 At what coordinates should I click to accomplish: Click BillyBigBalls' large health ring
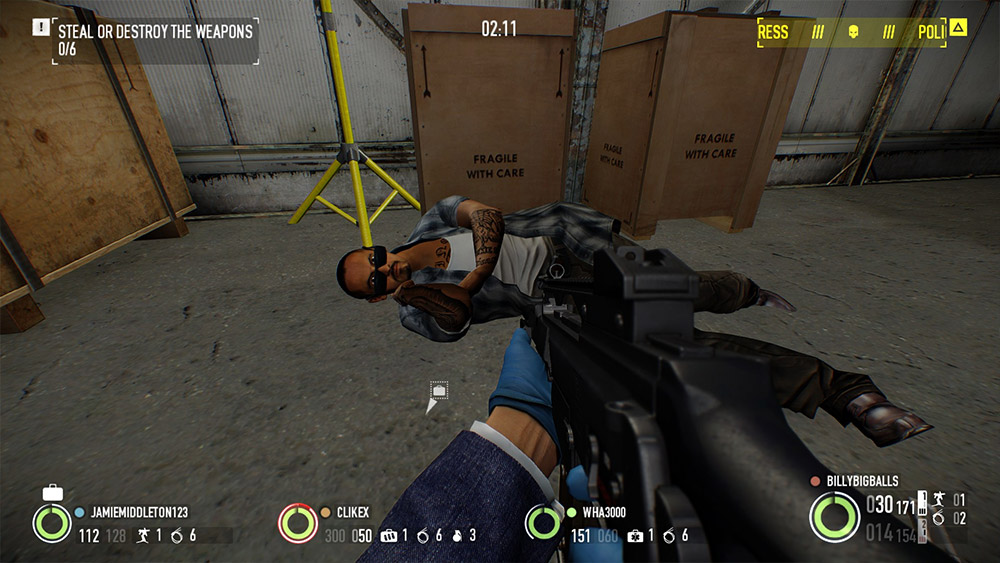point(834,517)
